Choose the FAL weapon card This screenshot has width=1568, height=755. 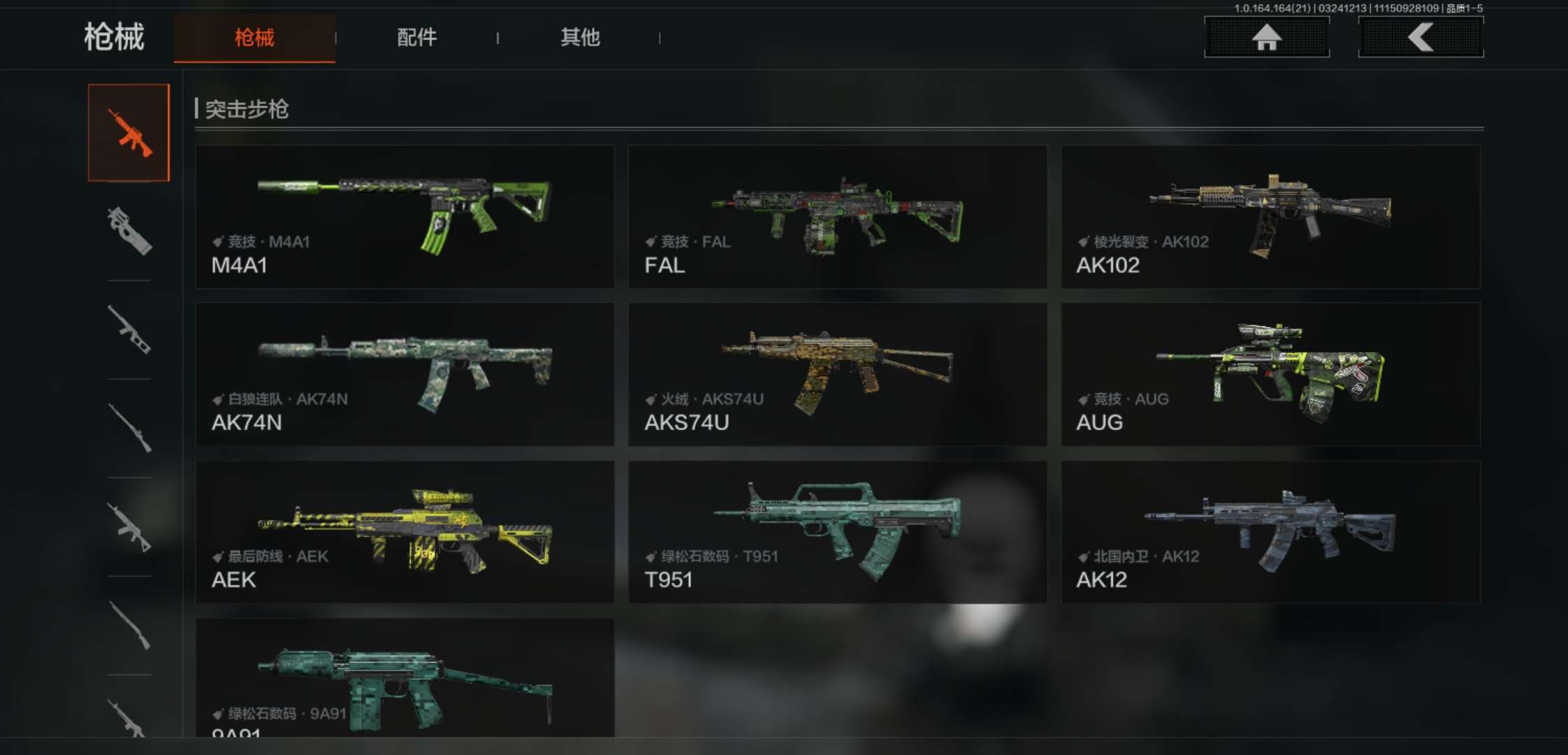tap(837, 217)
